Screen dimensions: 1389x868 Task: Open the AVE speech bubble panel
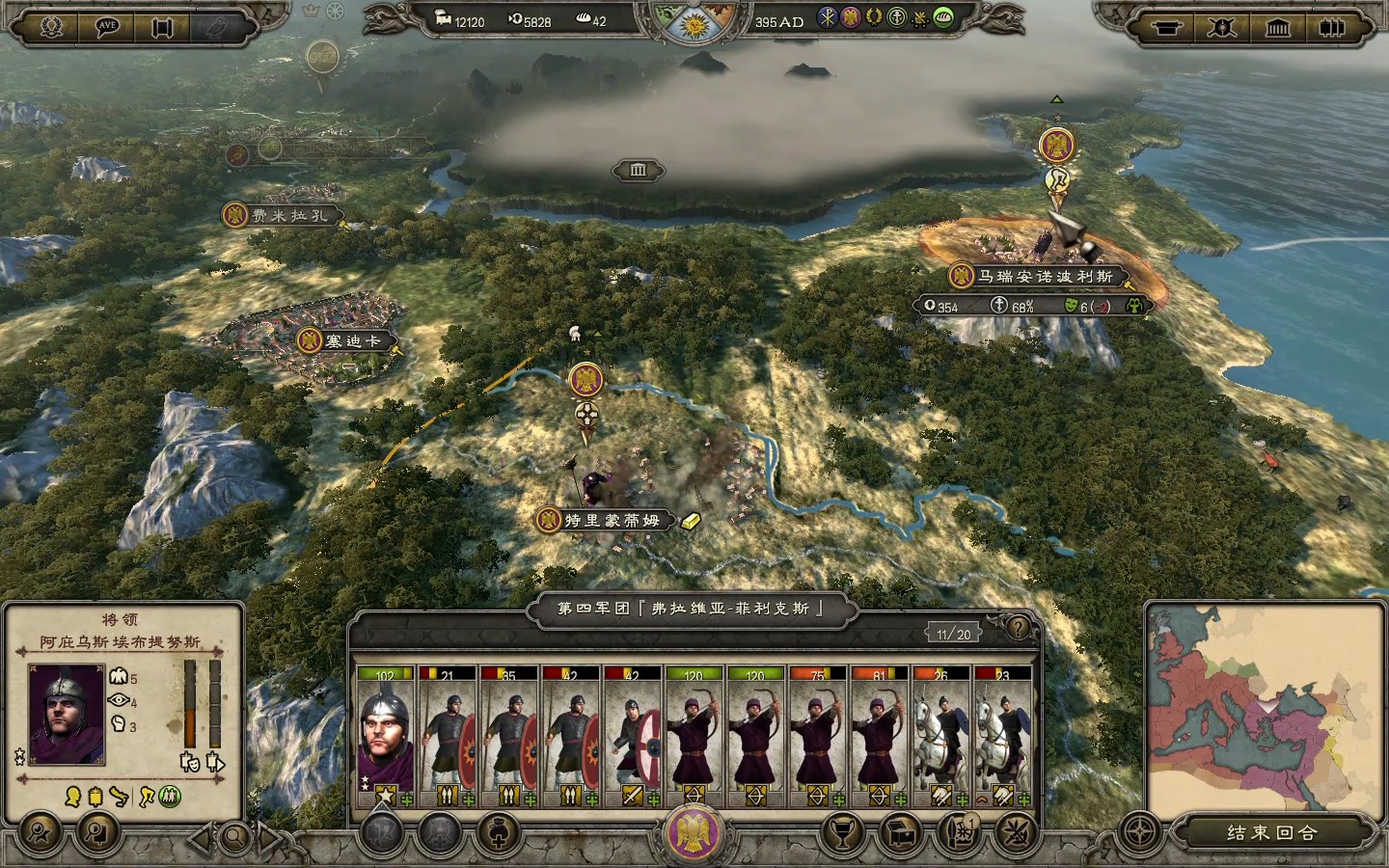107,27
